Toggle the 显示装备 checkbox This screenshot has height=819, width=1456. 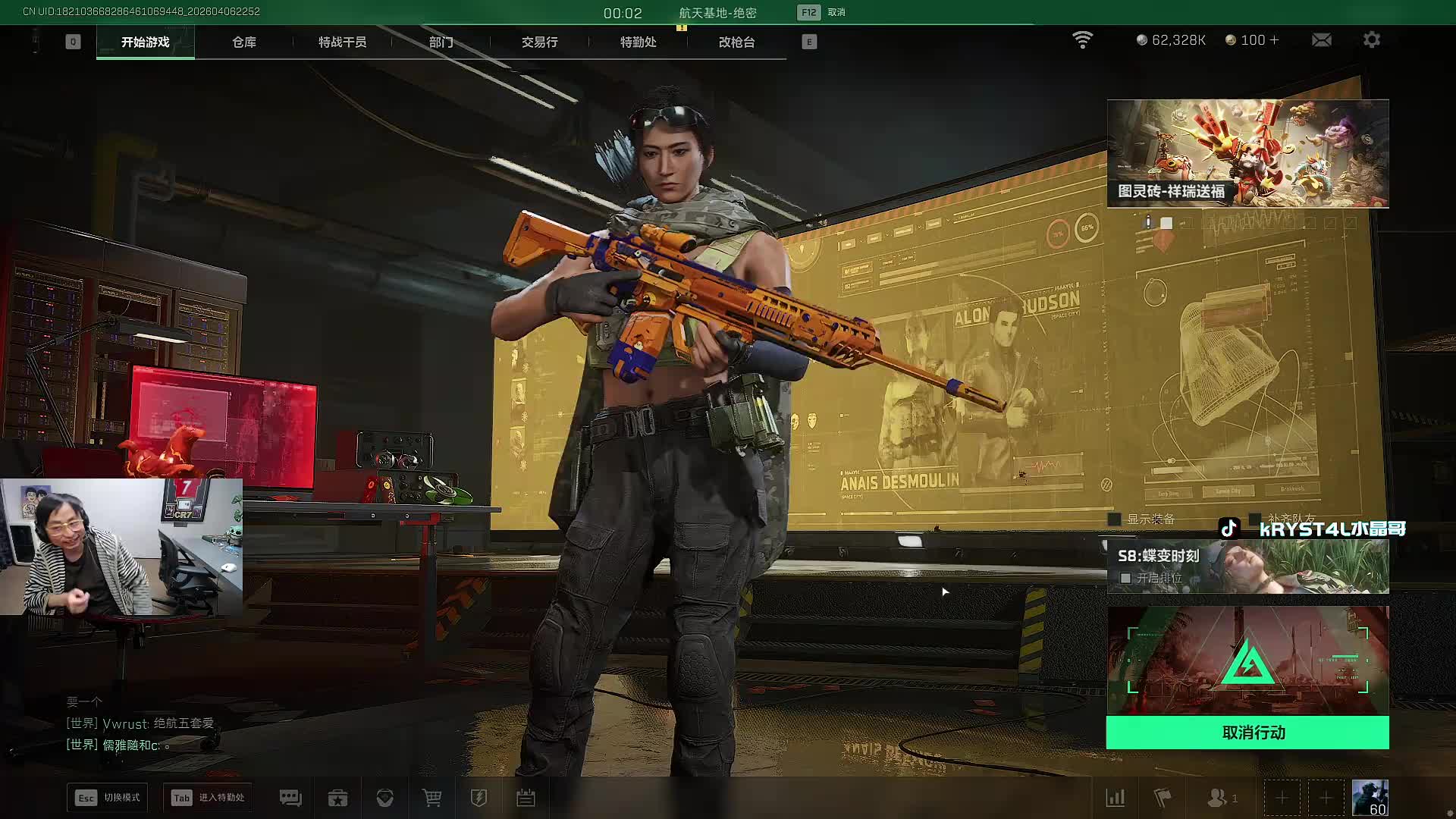(1115, 519)
